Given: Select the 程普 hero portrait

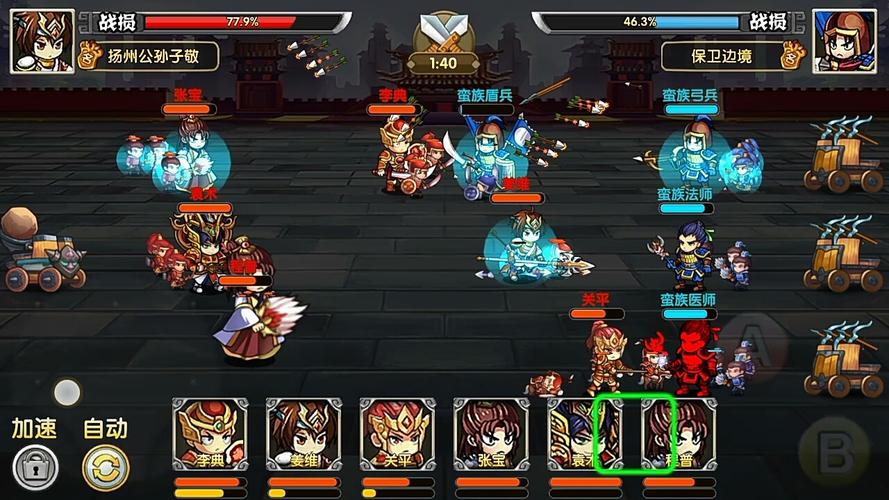Looking at the screenshot, I should click(679, 435).
